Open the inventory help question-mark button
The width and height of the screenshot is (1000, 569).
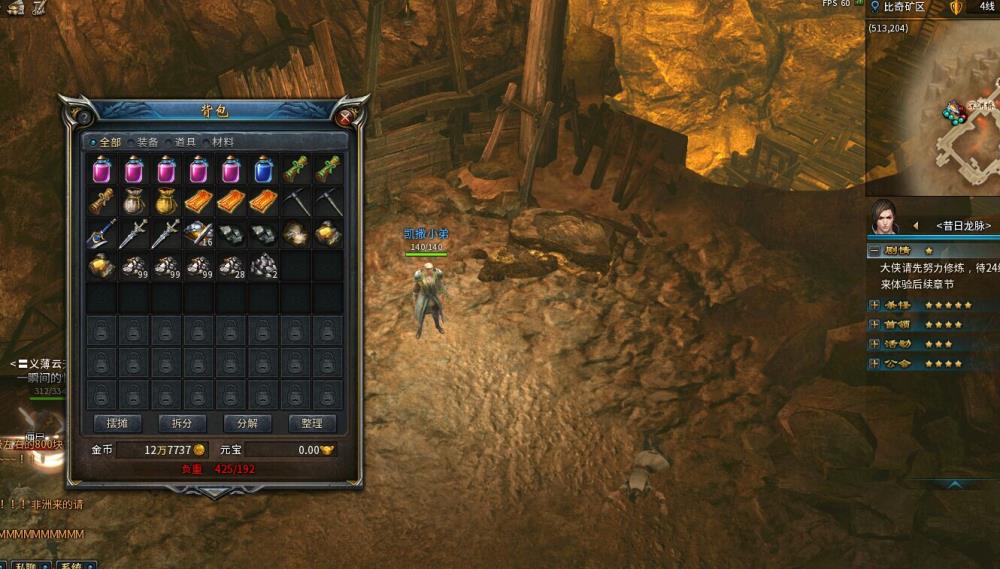tap(82, 116)
